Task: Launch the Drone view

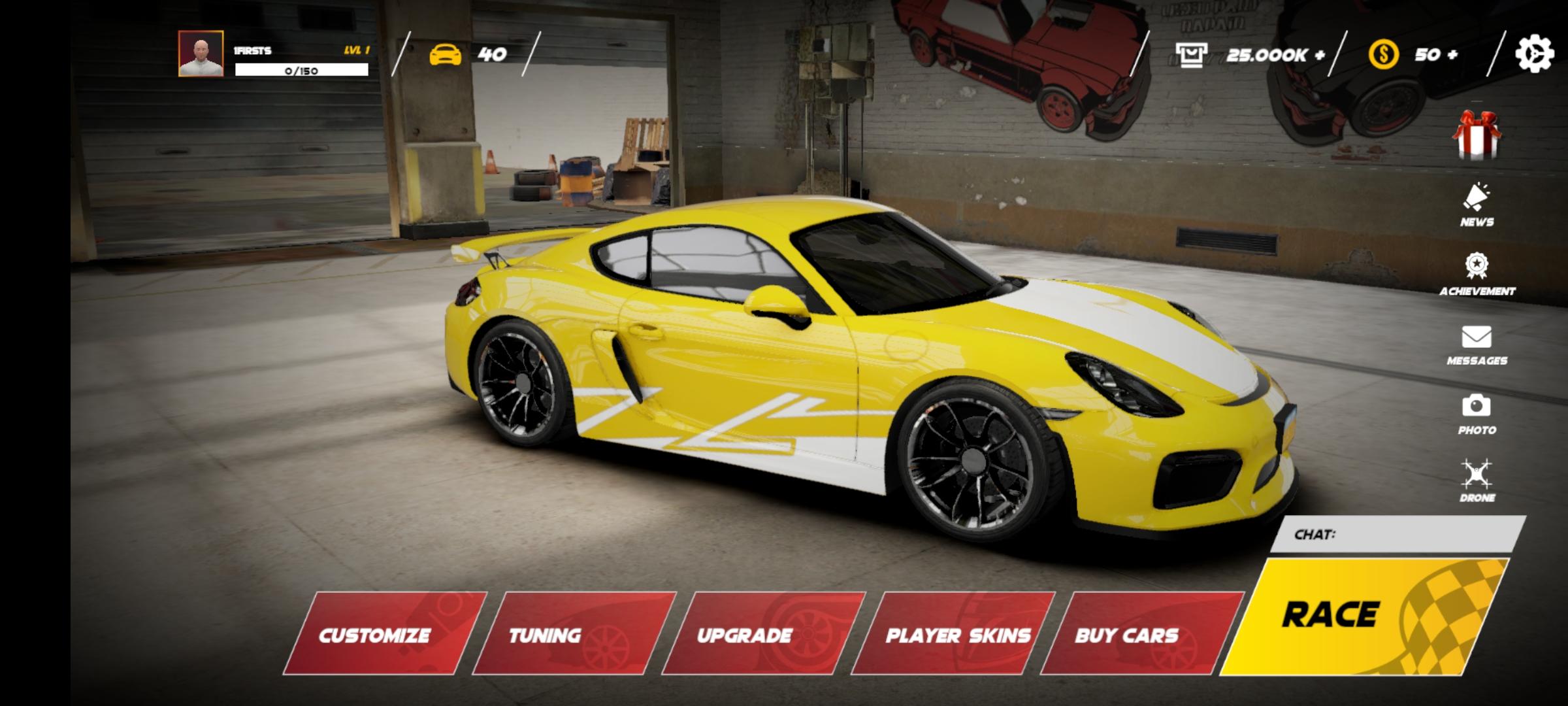Action: point(1477,480)
